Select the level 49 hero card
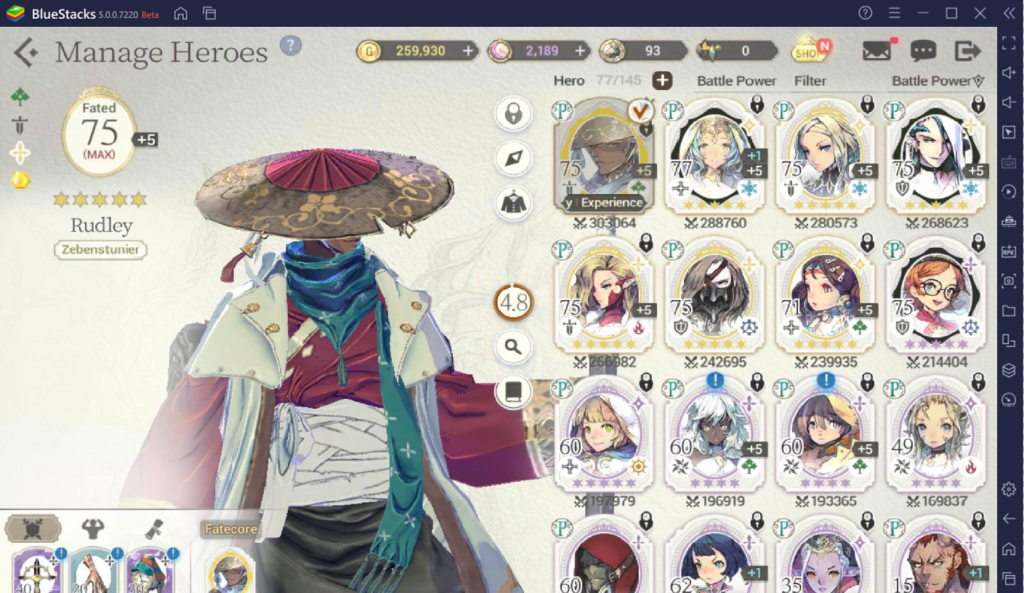The image size is (1024, 593). (x=934, y=436)
